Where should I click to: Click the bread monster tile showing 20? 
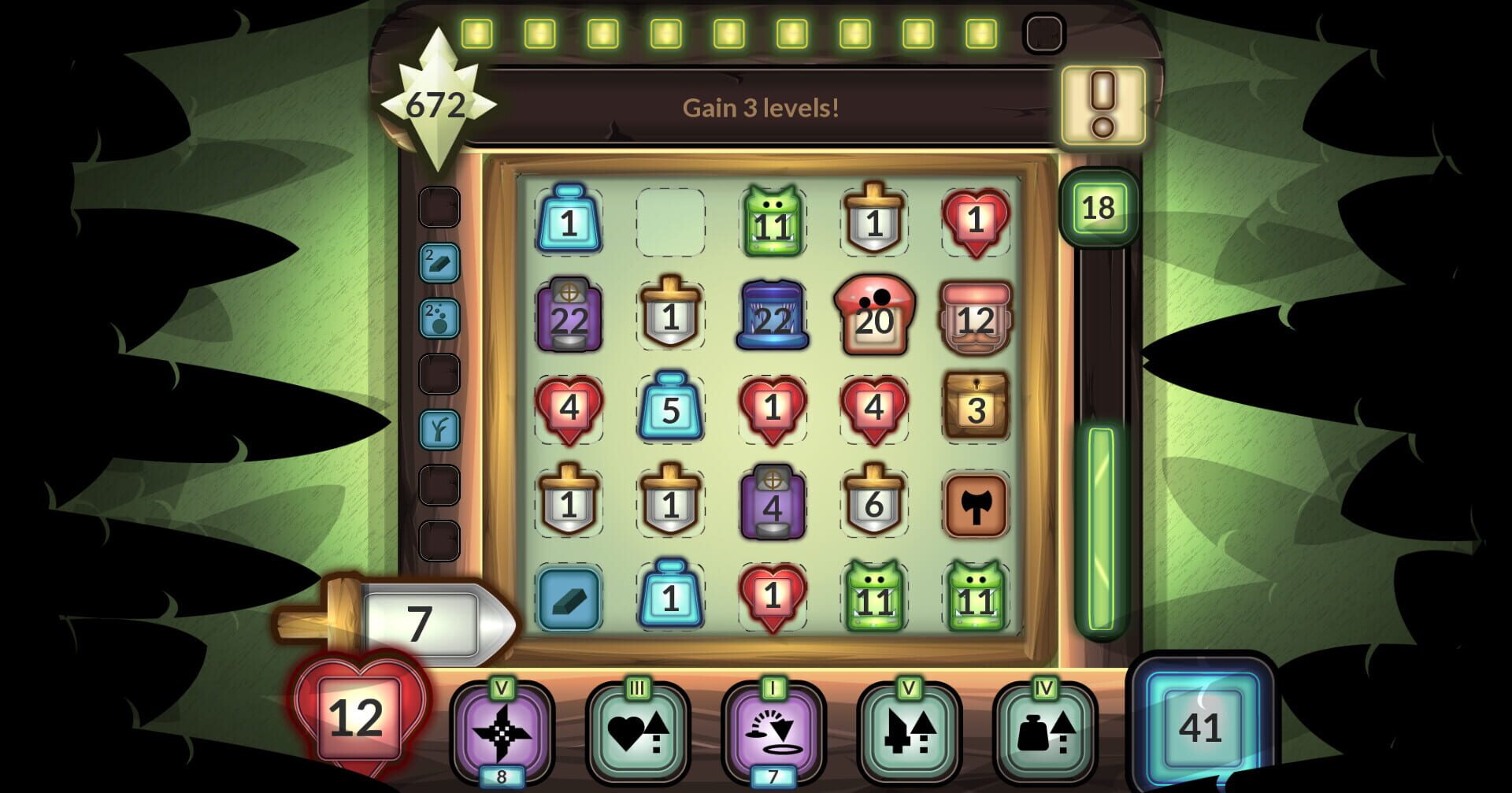tap(874, 317)
